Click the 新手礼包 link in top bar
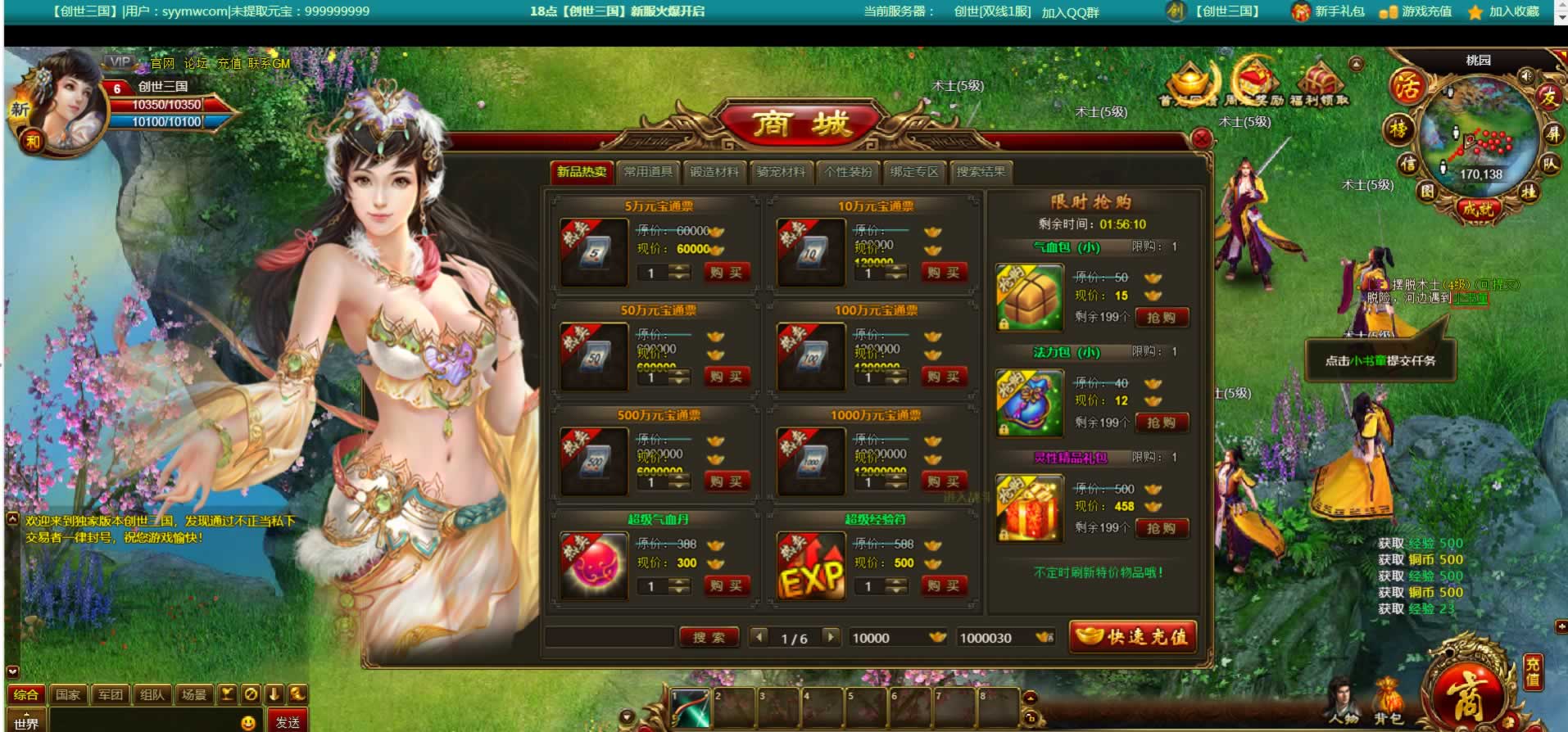Screen dimensions: 1568x732 pos(1329,11)
